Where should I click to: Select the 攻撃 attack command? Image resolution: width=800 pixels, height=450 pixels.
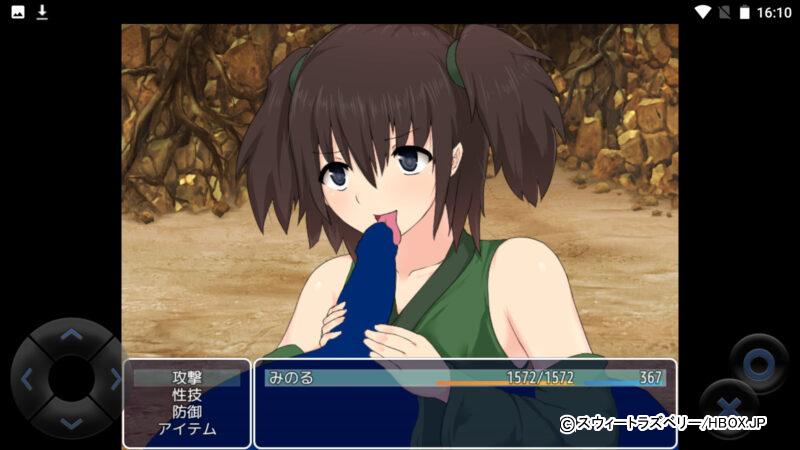(187, 378)
